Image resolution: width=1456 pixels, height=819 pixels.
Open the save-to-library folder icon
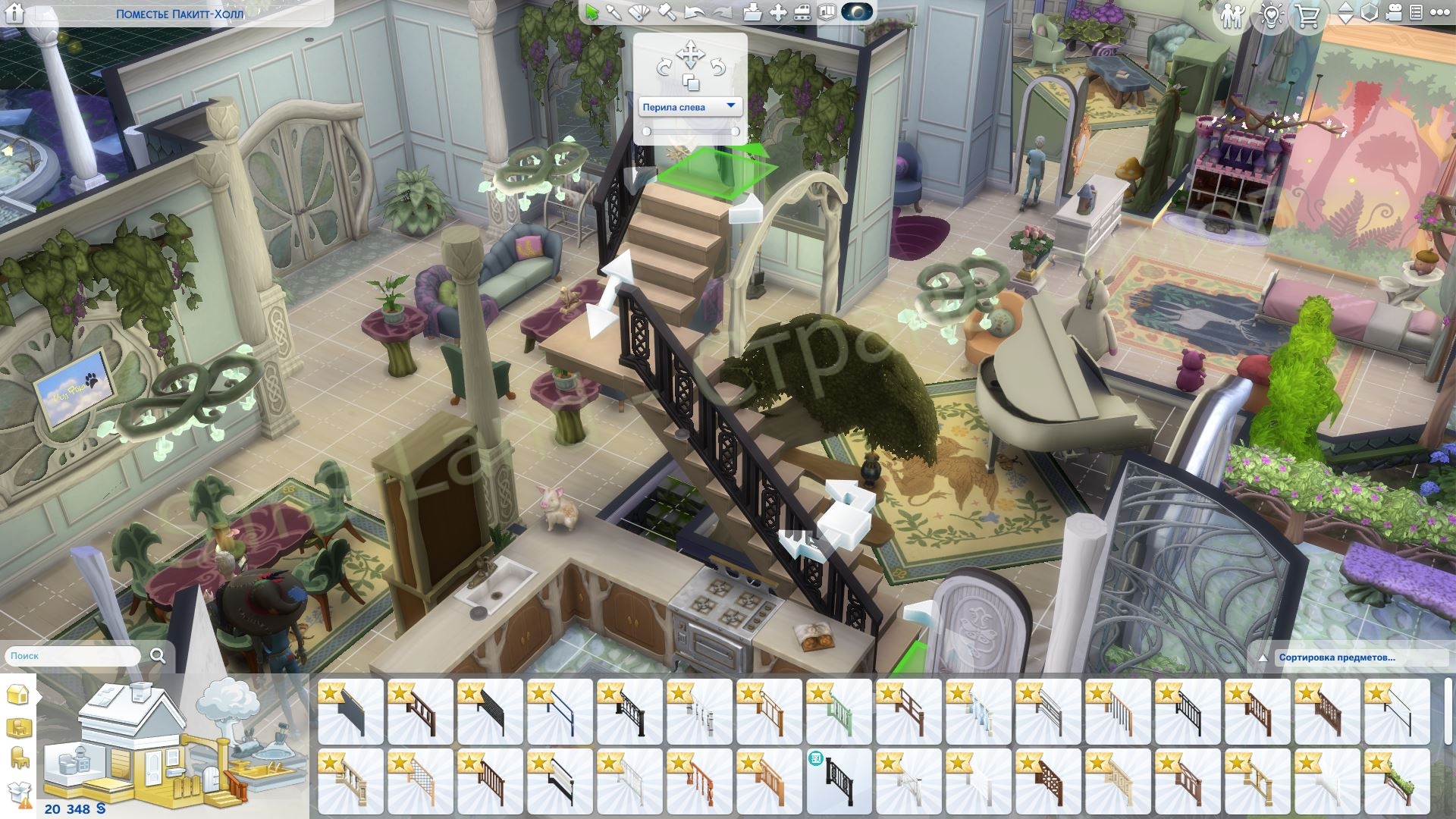pos(752,12)
